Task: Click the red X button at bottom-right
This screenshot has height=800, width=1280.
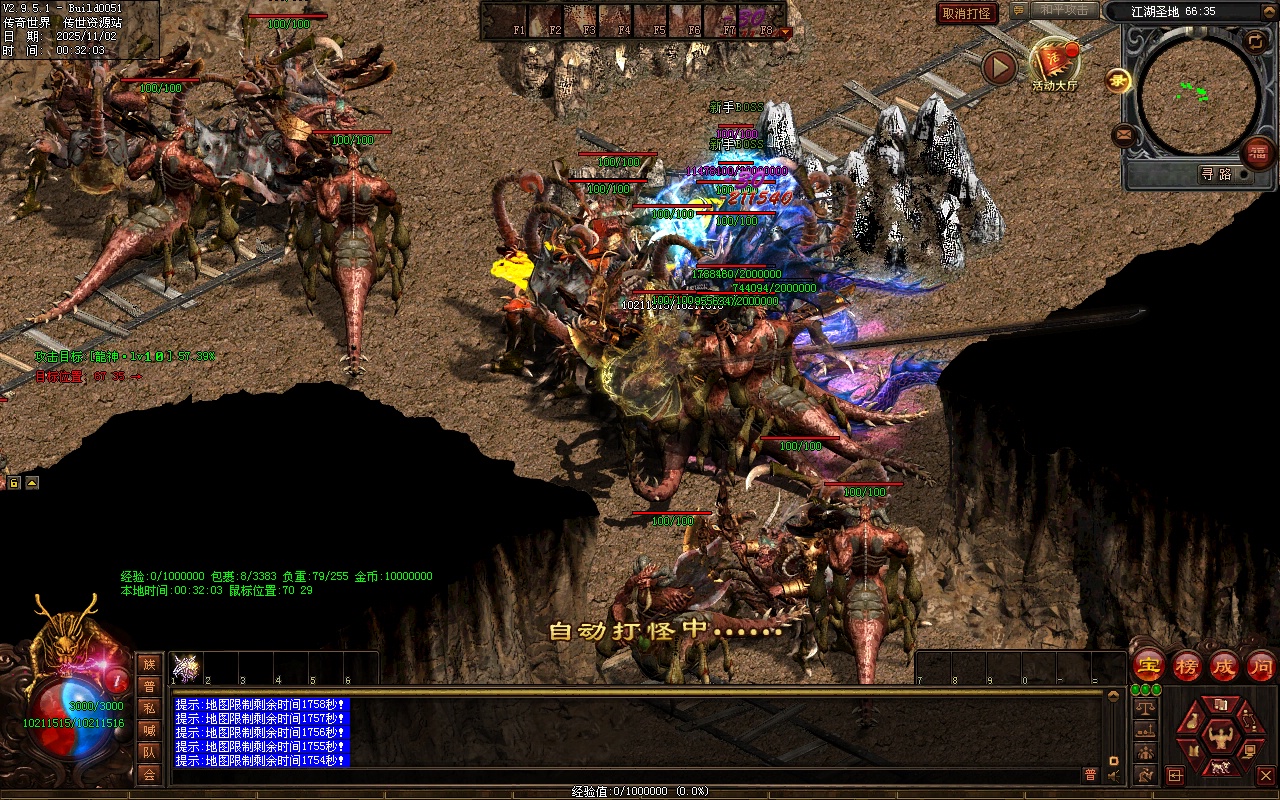Action: coord(1265,775)
